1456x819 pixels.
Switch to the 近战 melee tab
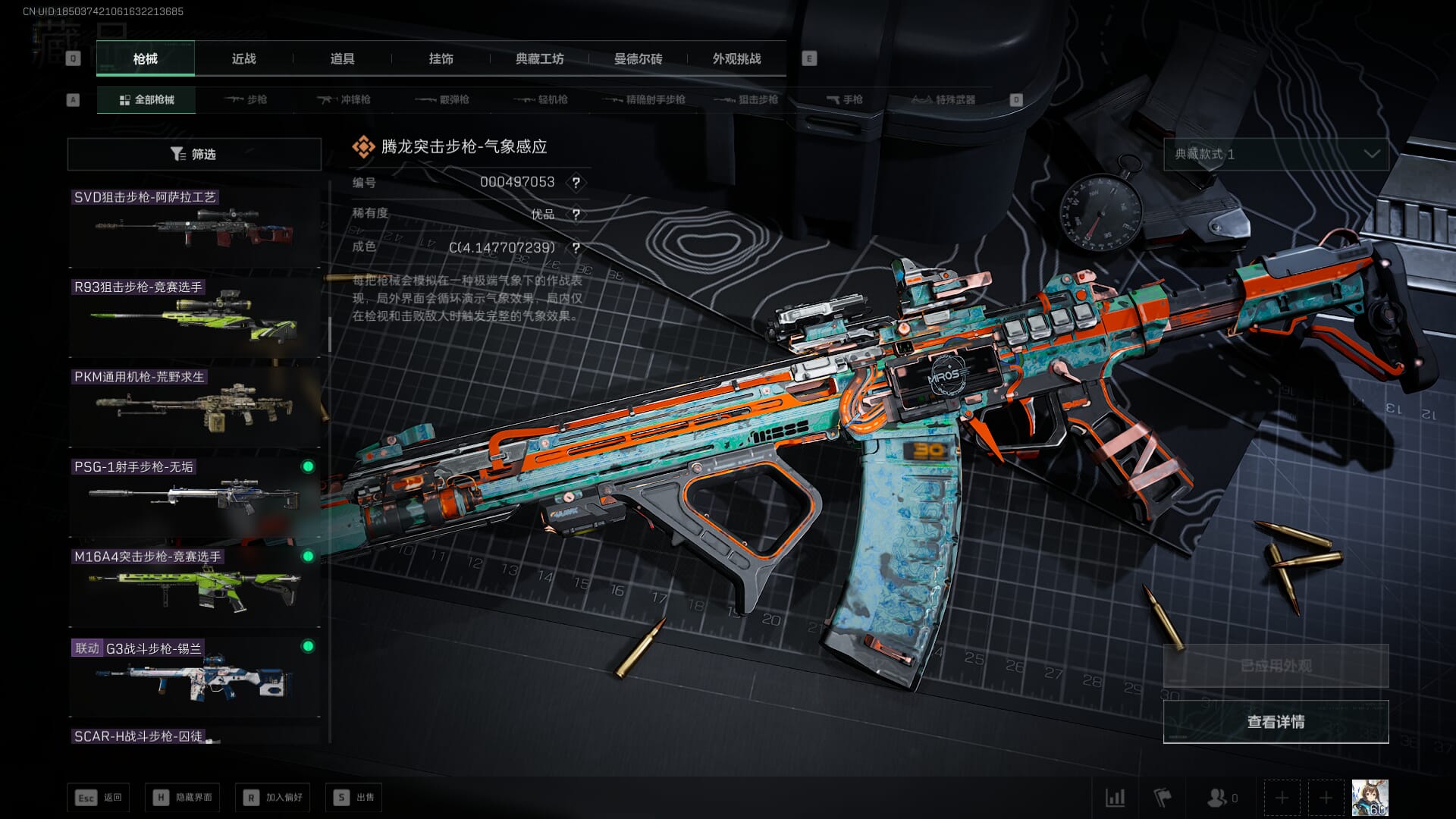[243, 59]
